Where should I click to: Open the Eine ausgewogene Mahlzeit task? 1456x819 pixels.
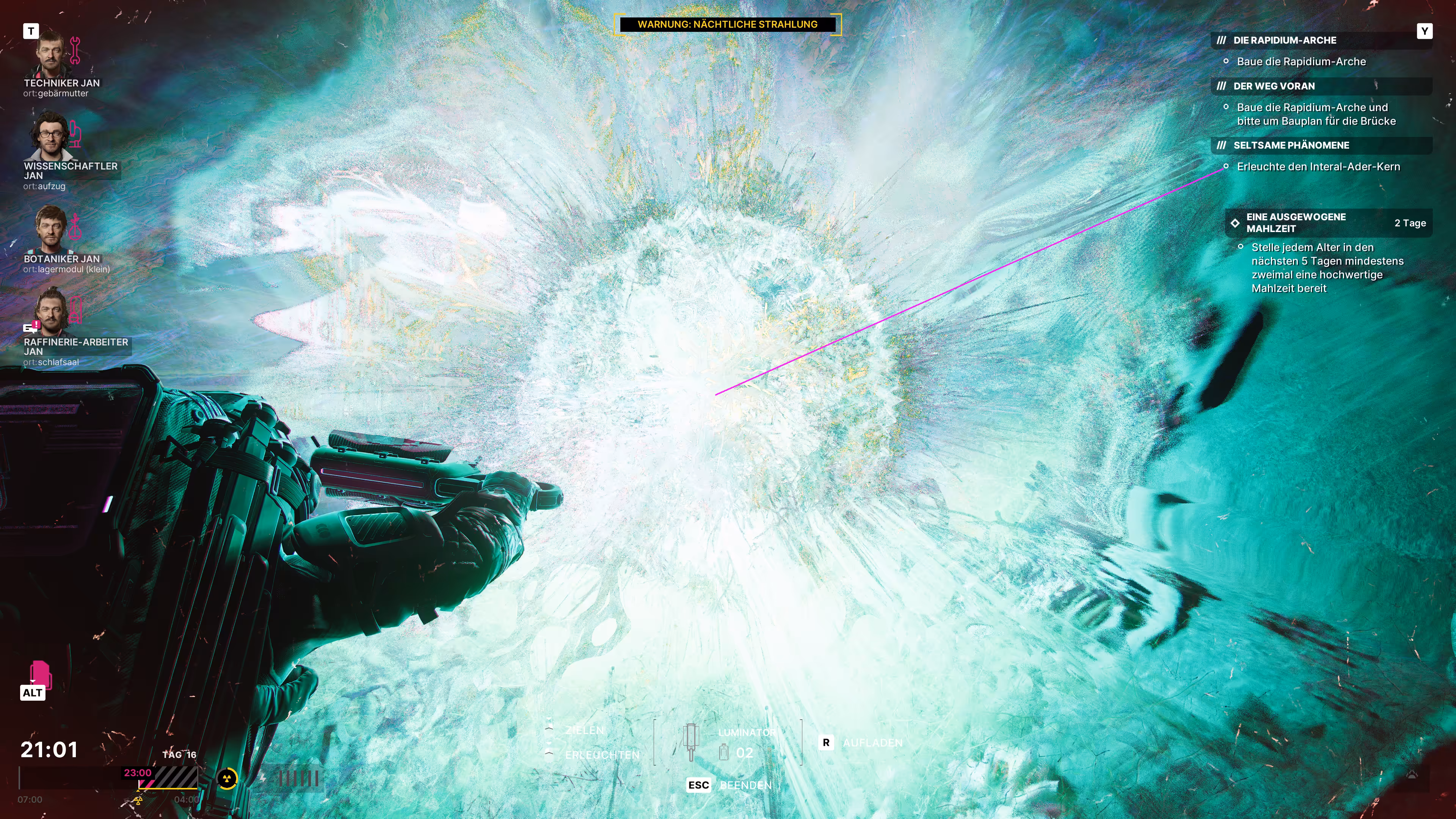(x=1296, y=223)
